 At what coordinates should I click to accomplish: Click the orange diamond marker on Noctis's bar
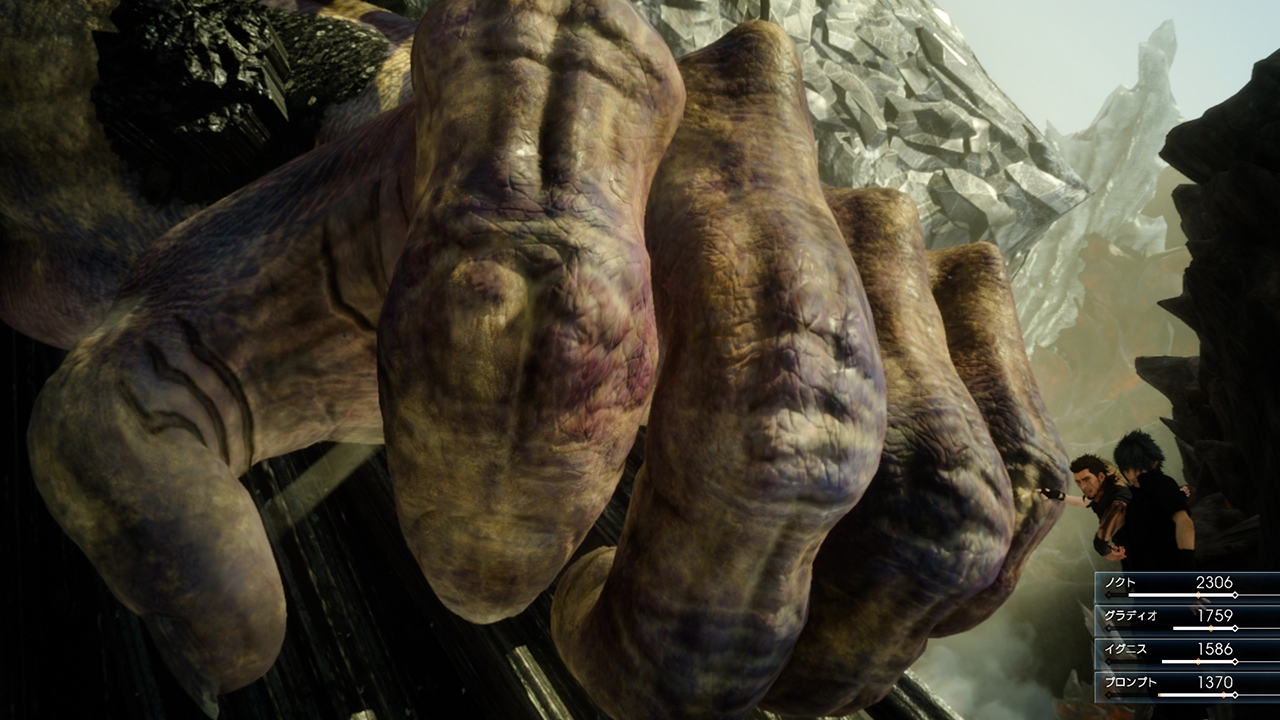[x=1198, y=594]
